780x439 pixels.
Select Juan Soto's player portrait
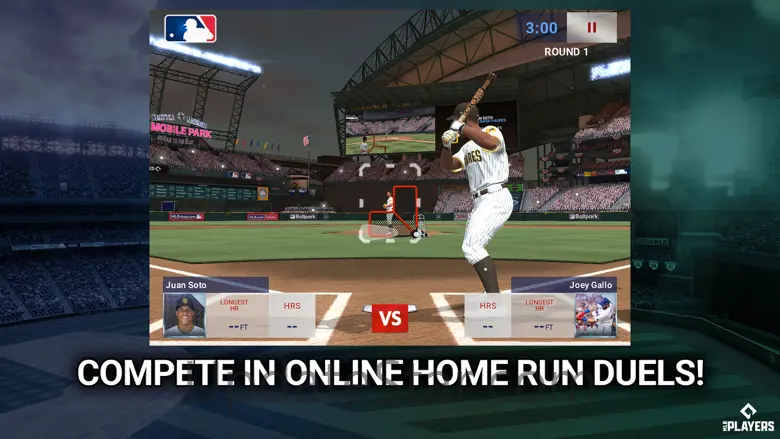(x=184, y=315)
